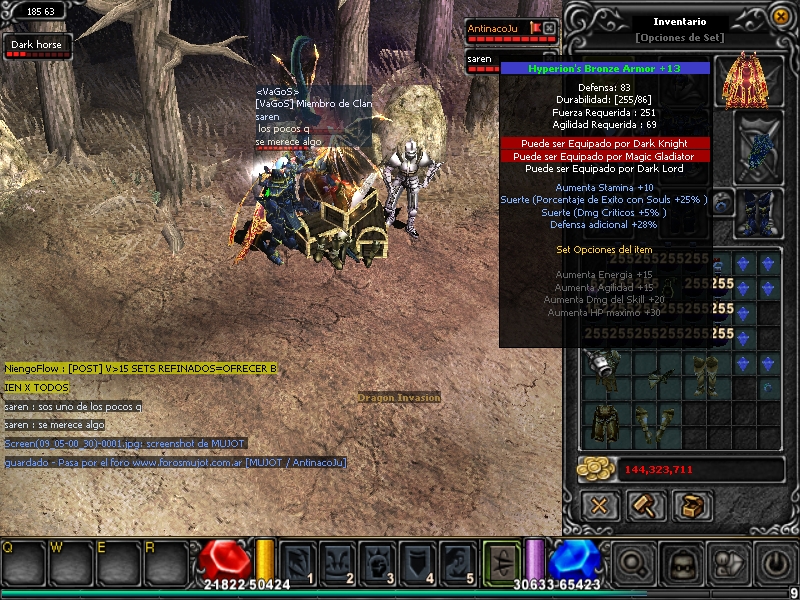Close the Inventario panel
This screenshot has width=800, height=600.
779,17
